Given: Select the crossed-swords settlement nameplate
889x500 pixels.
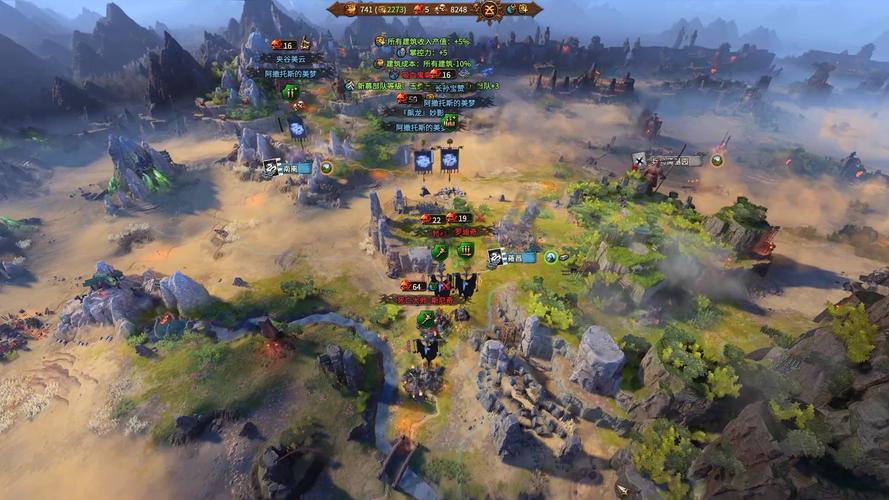Looking at the screenshot, I should click(x=670, y=160).
